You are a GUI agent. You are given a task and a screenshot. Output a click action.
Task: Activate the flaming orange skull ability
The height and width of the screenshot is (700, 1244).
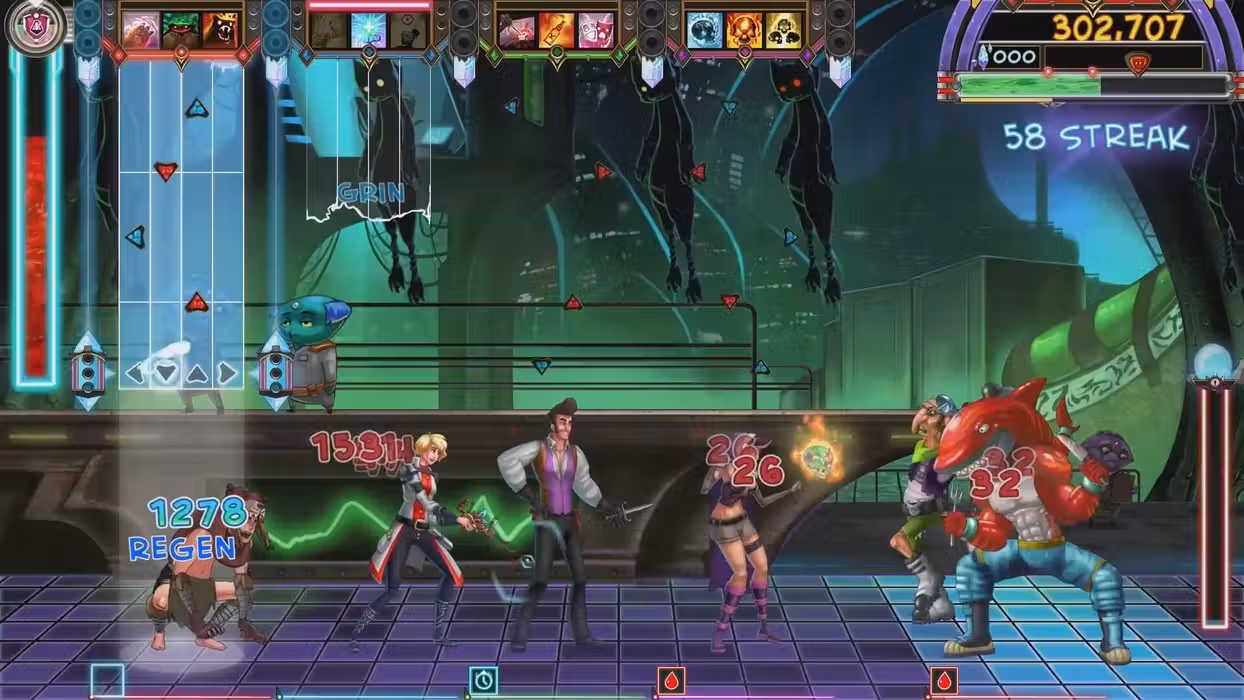pyautogui.click(x=744, y=30)
